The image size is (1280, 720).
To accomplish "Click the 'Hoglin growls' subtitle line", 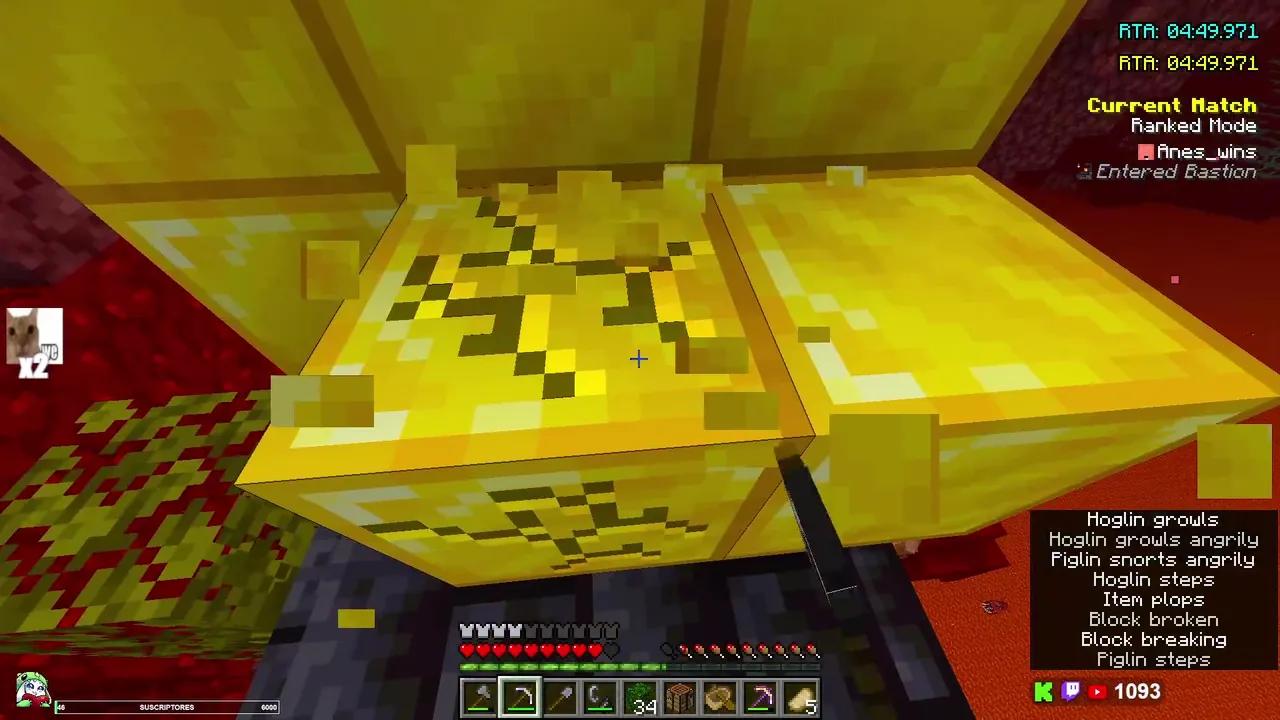I will pyautogui.click(x=1152, y=519).
